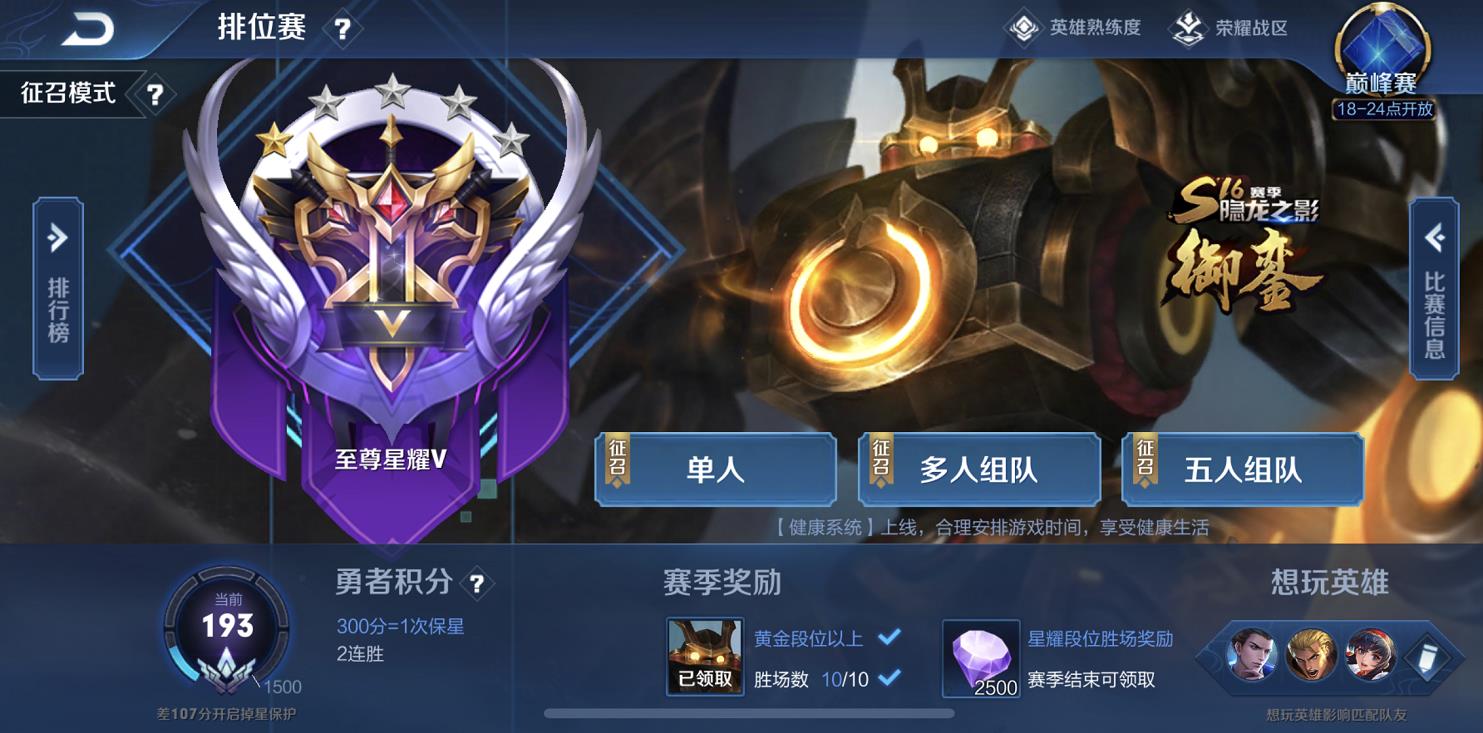Screen dimensions: 1483x733
Task: Start a 五人组队 five-player team match
Action: click(x=1244, y=469)
